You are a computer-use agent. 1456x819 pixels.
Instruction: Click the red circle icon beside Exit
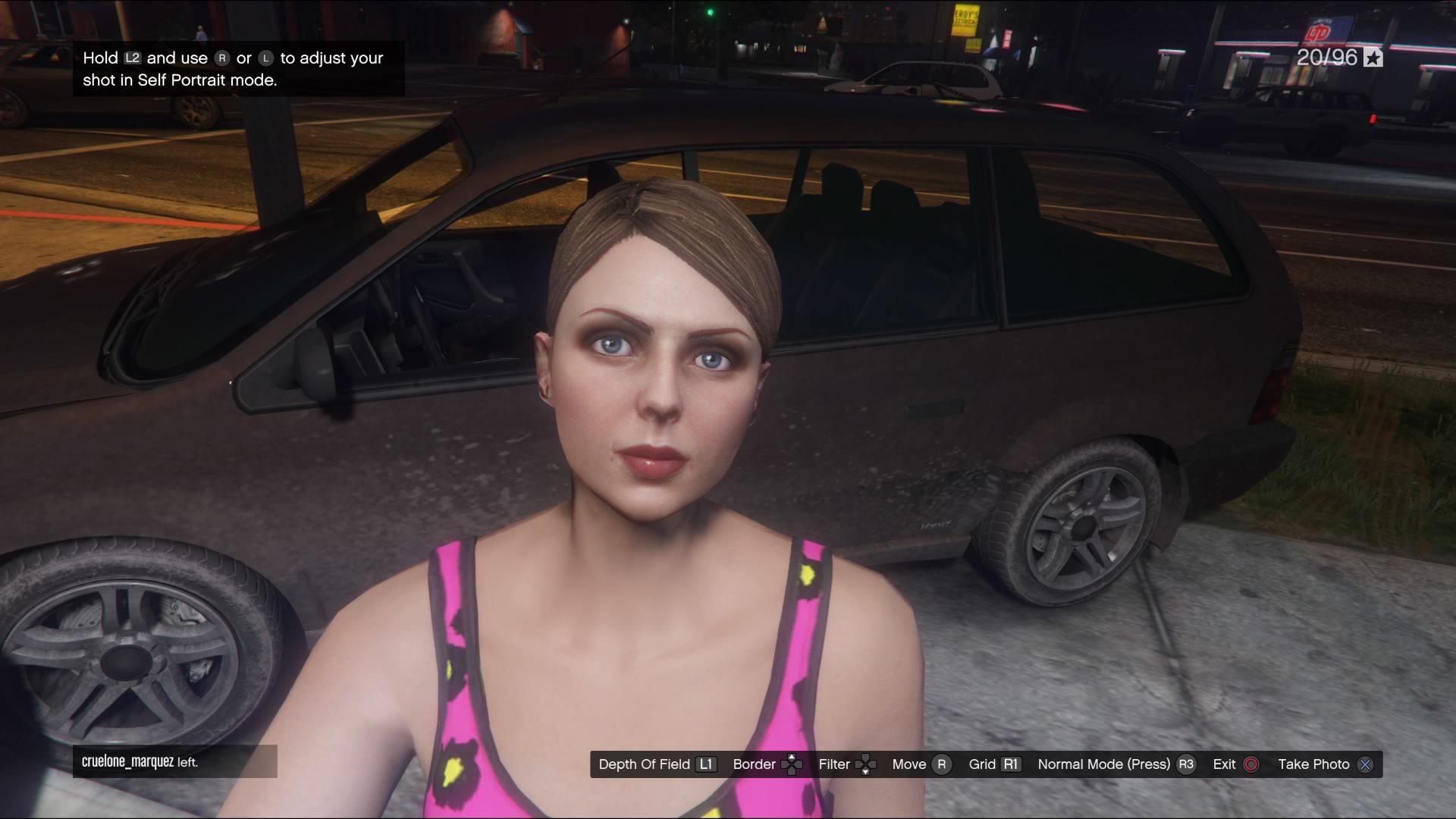[1250, 764]
